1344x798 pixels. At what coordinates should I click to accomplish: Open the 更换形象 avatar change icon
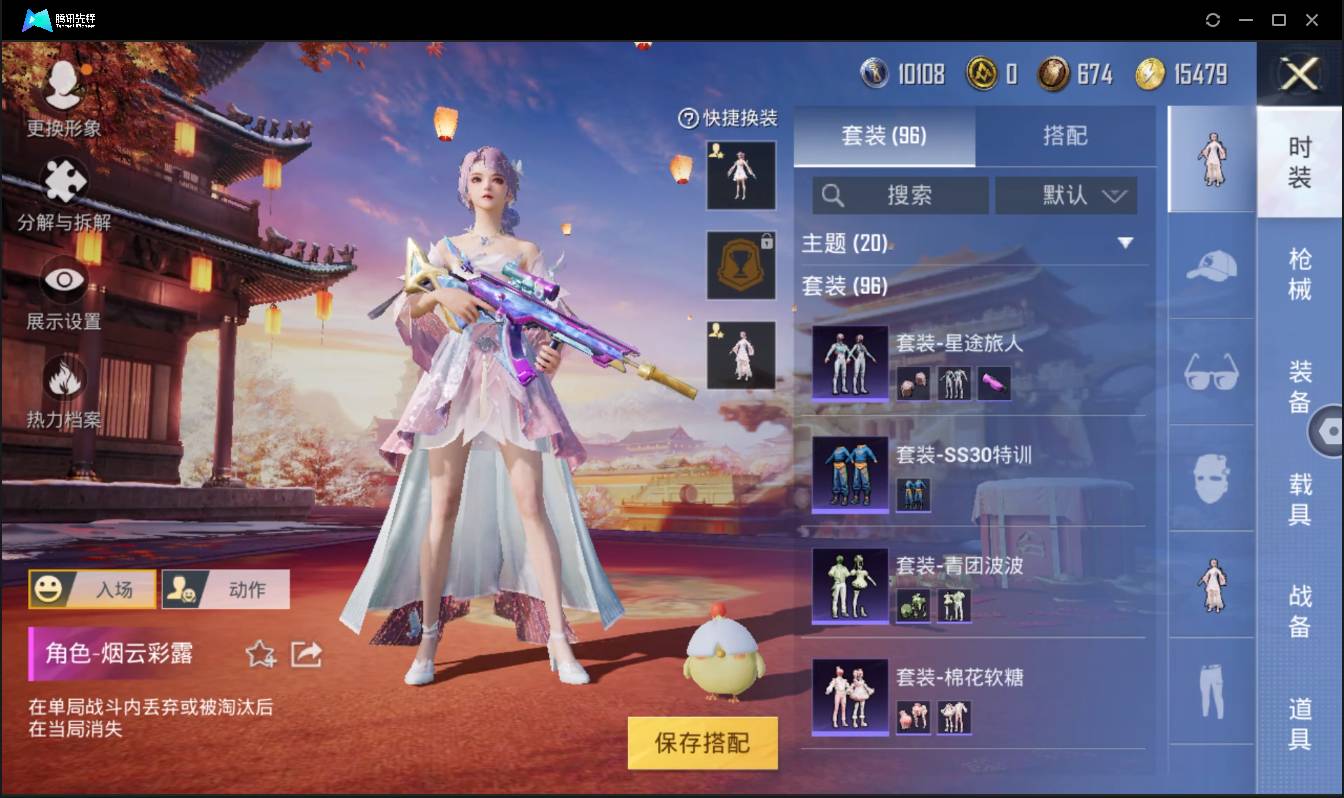[x=65, y=87]
